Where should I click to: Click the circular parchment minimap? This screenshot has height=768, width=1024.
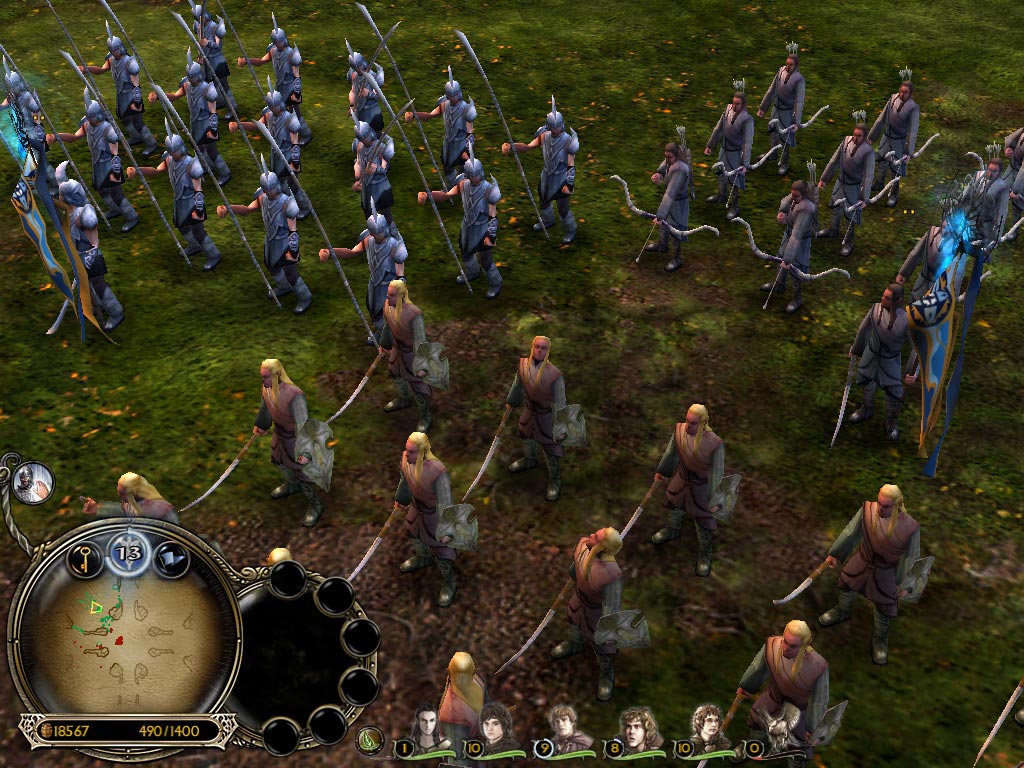point(123,632)
